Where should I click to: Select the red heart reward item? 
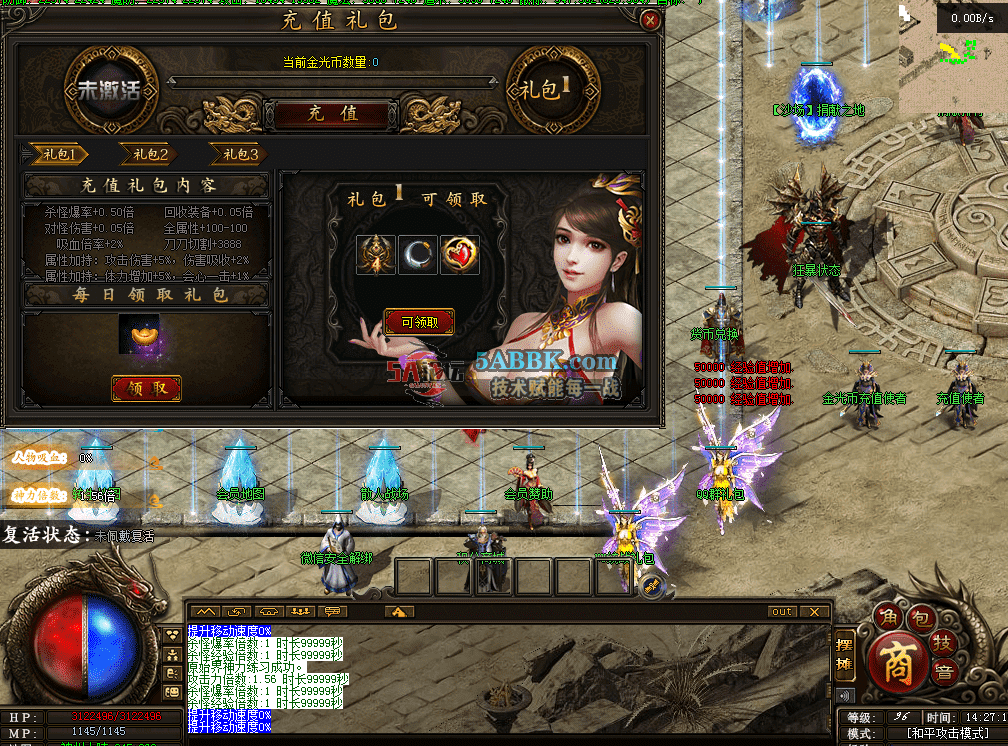click(x=460, y=255)
